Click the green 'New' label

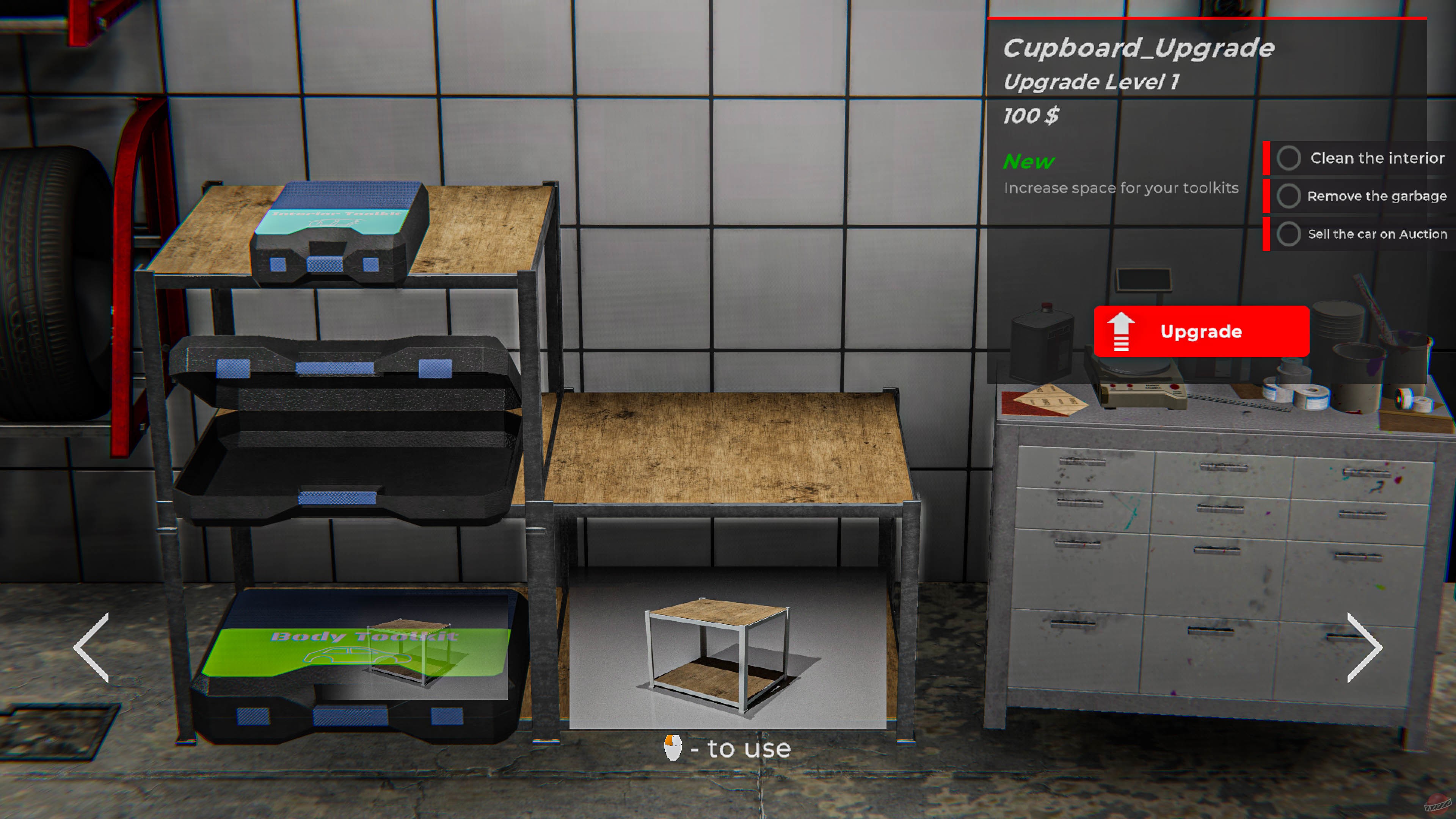click(1028, 162)
